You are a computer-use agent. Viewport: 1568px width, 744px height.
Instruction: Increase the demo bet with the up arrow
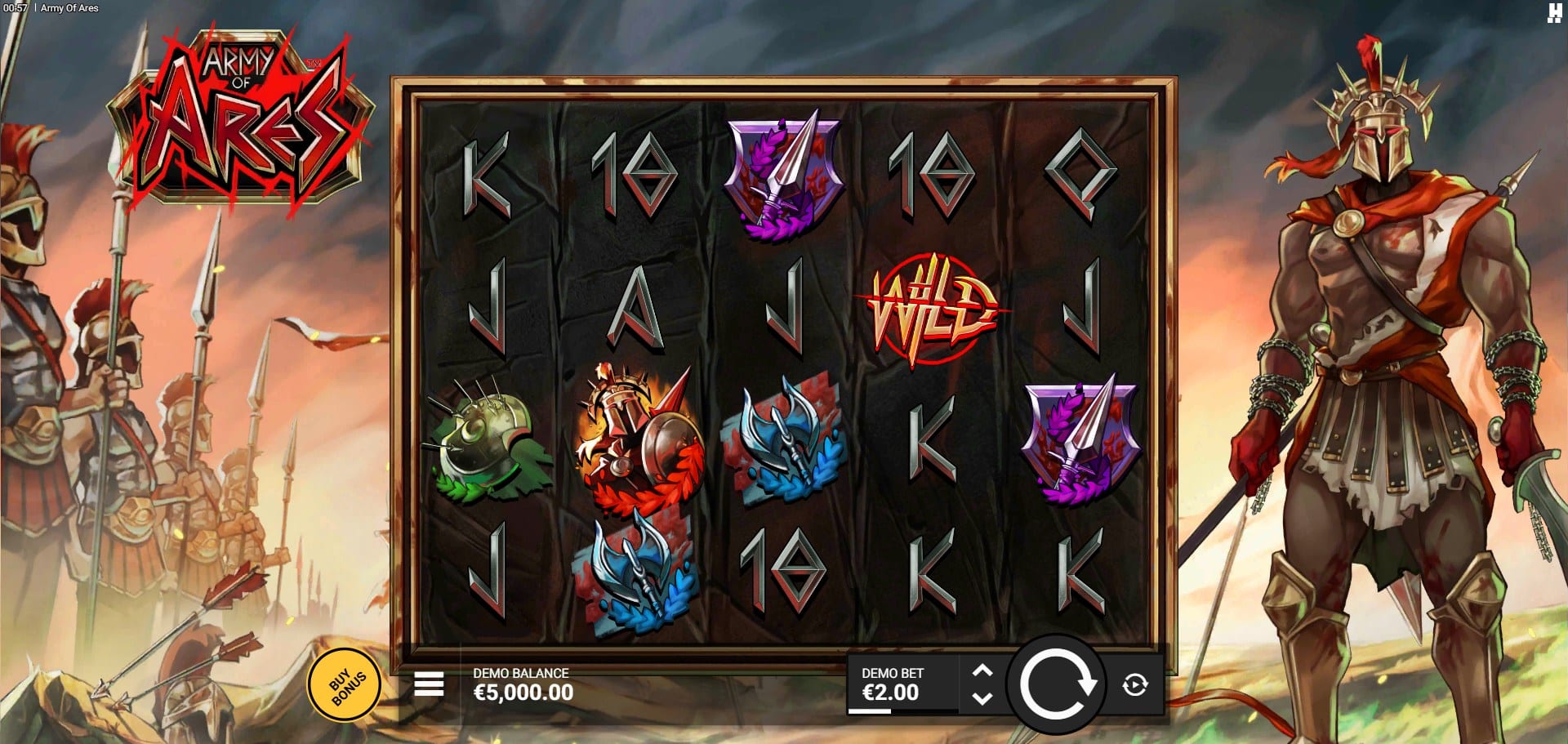click(x=982, y=670)
